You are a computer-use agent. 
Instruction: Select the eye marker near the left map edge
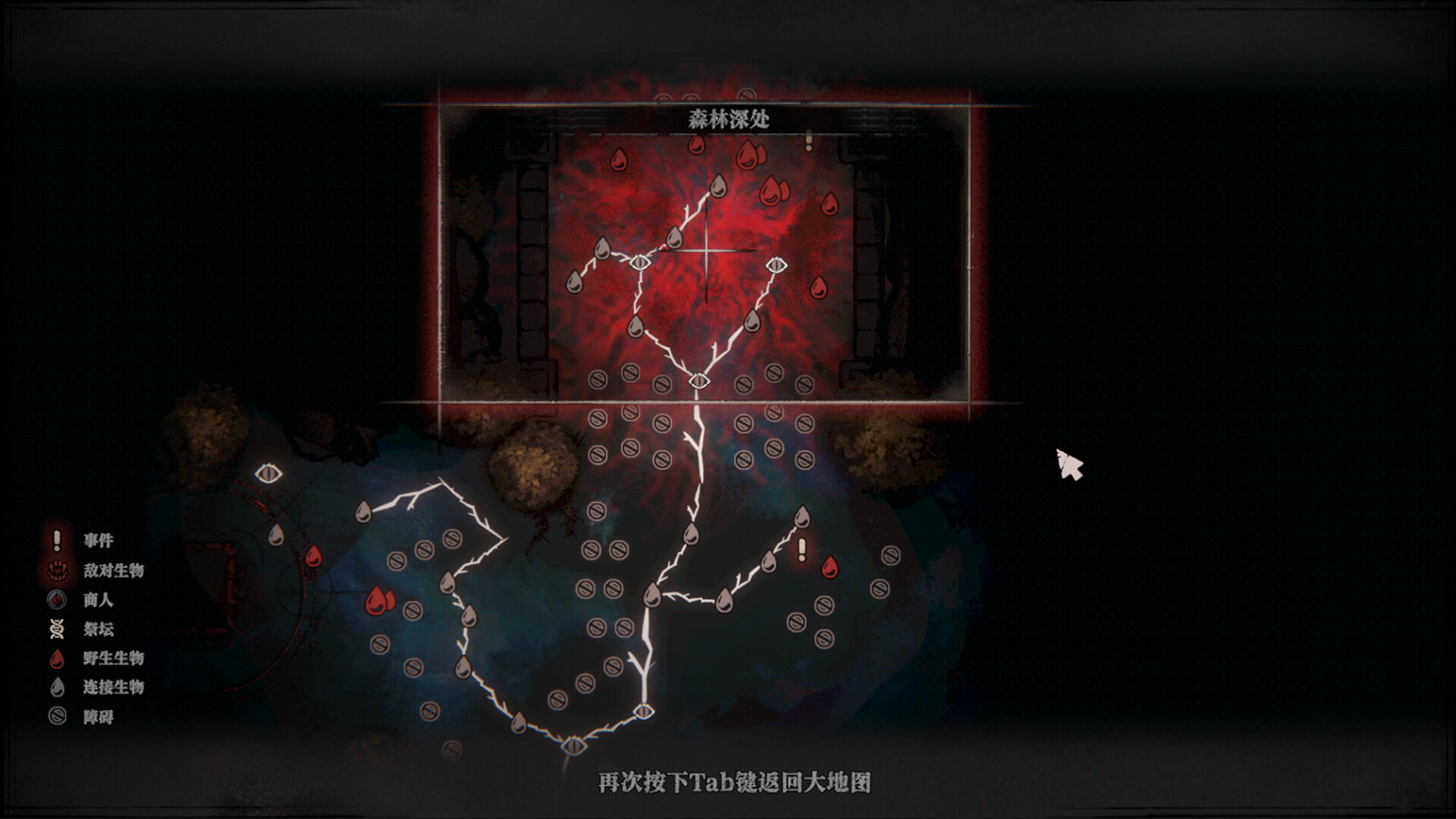[267, 472]
